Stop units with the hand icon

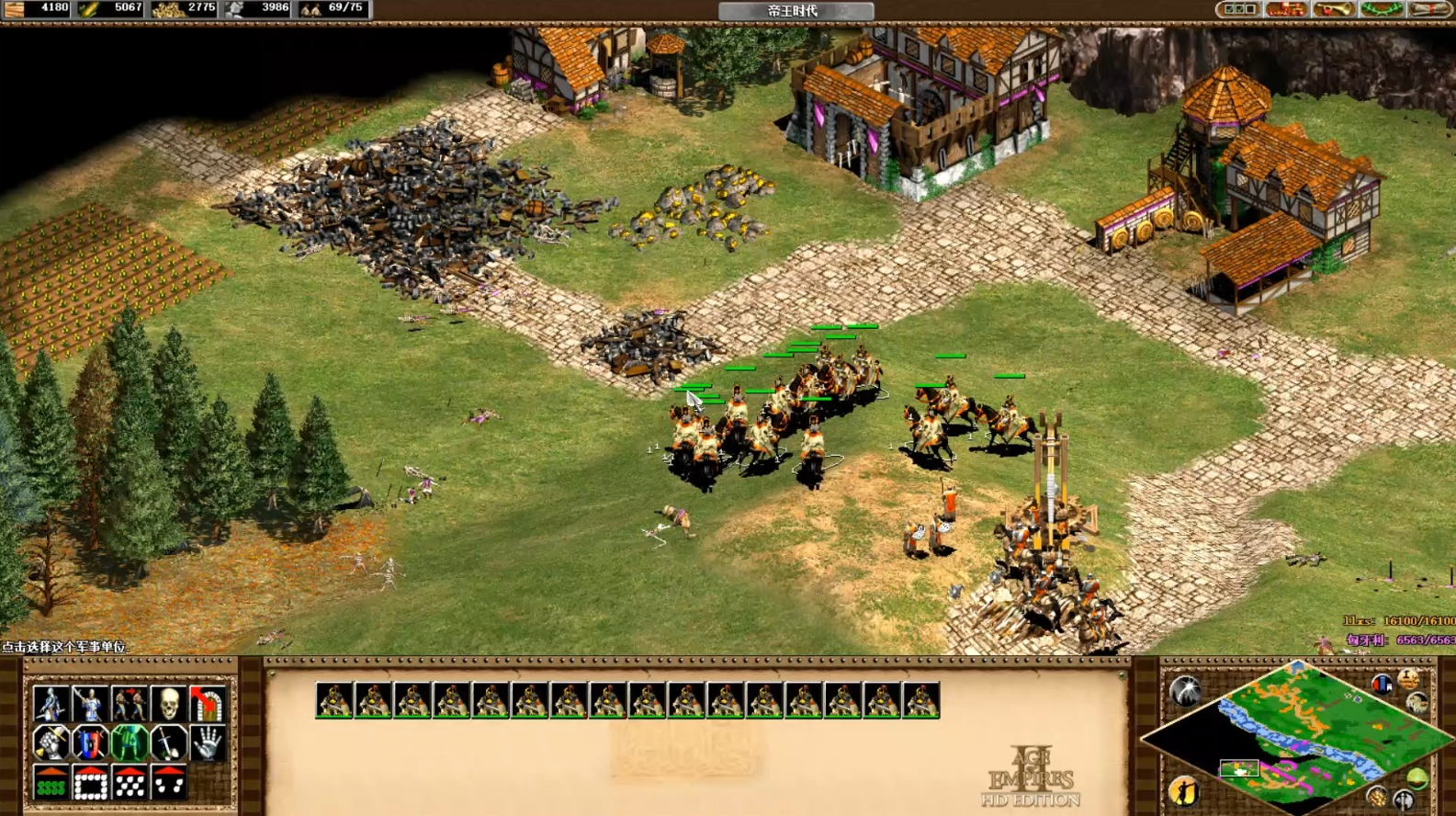(x=207, y=742)
